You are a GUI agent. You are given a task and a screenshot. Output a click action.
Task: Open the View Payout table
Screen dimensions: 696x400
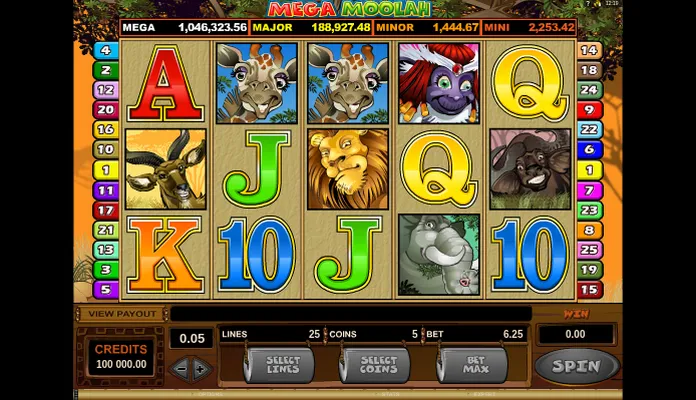118,314
